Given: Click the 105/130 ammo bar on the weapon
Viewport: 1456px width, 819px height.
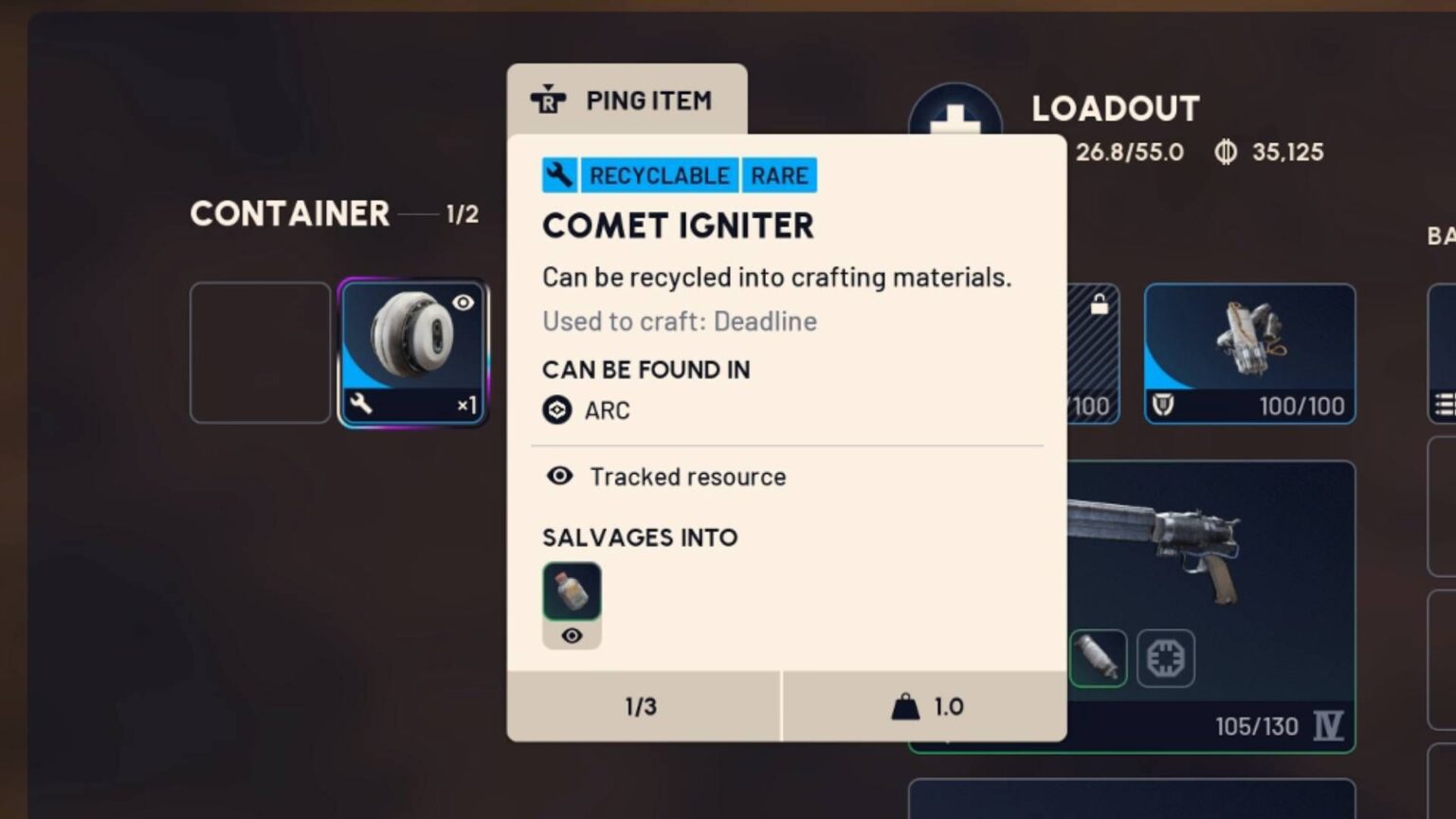Looking at the screenshot, I should 1256,726.
